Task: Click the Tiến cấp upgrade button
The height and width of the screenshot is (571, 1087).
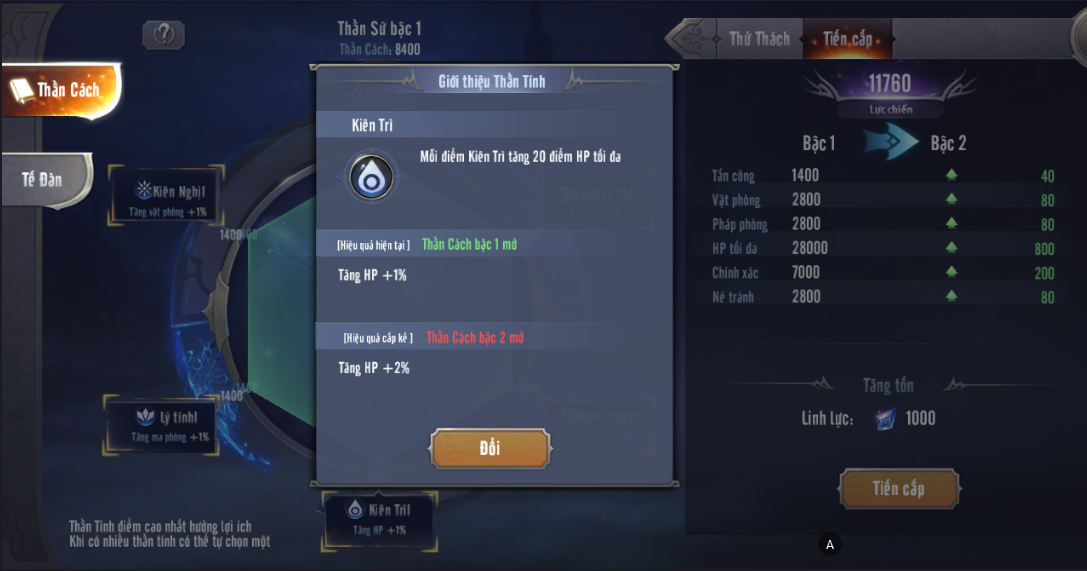Action: (x=898, y=489)
